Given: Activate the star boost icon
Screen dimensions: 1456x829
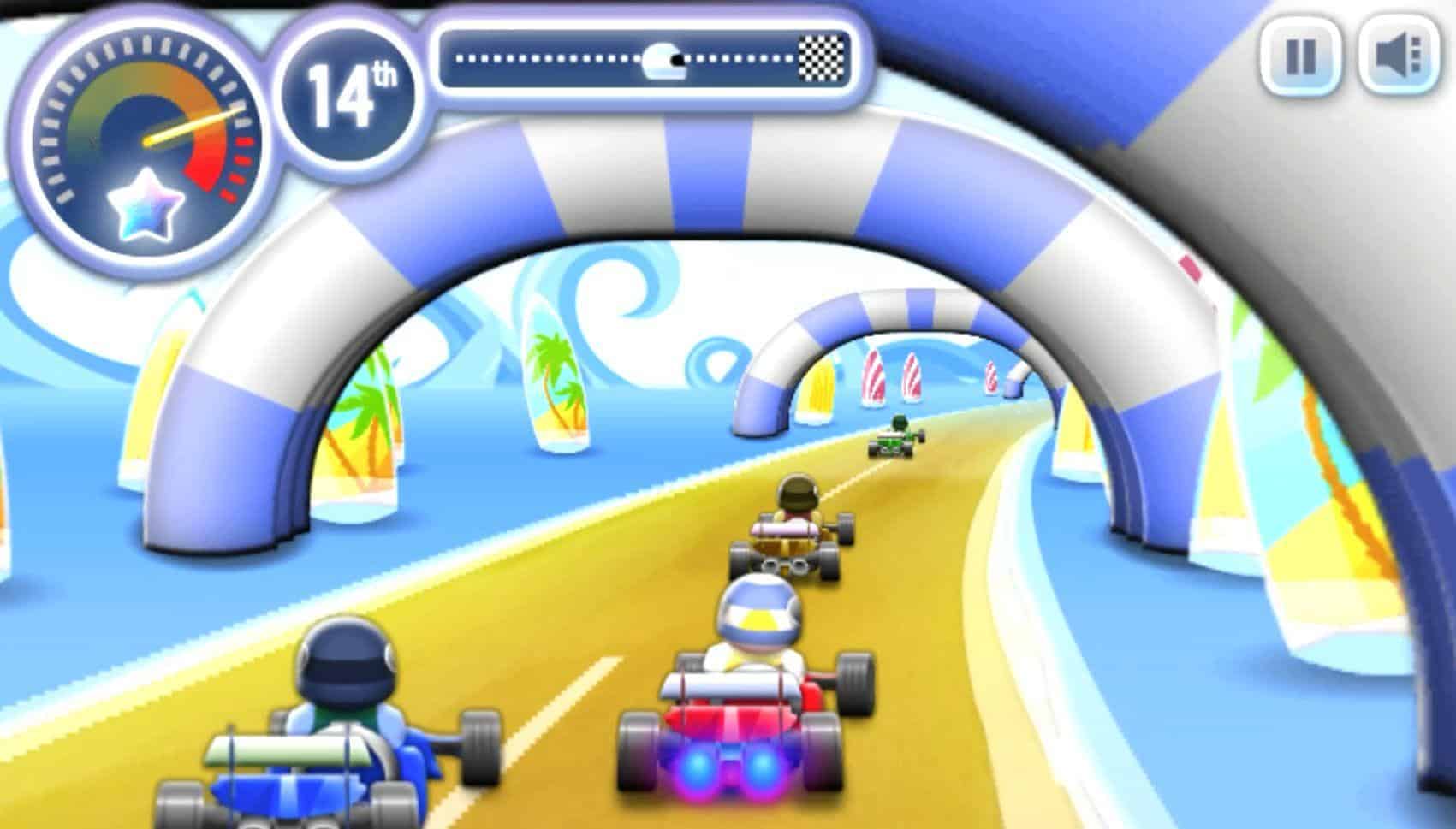Looking at the screenshot, I should (146, 205).
